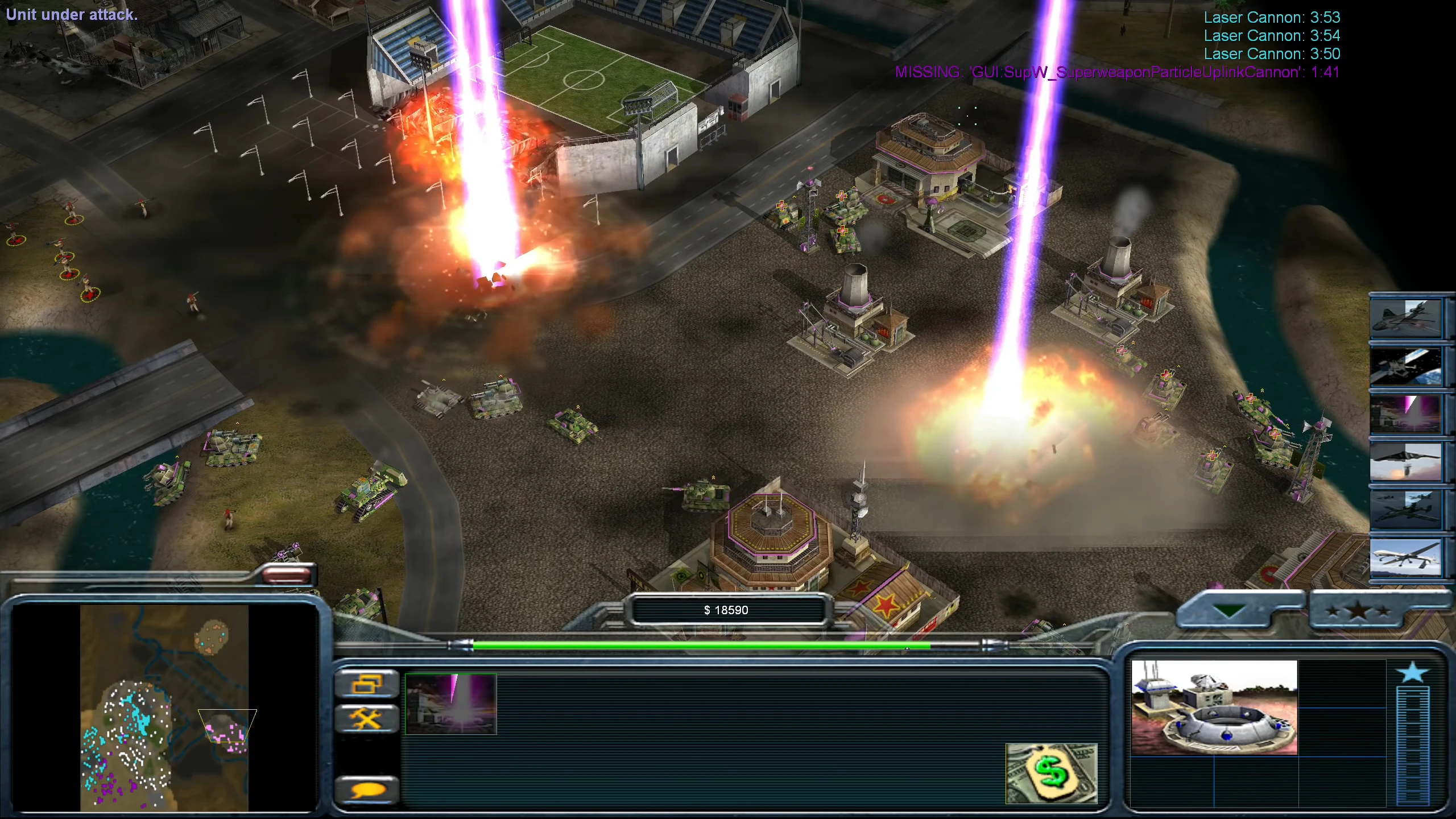Open the speech bubble communicator button

click(x=367, y=790)
